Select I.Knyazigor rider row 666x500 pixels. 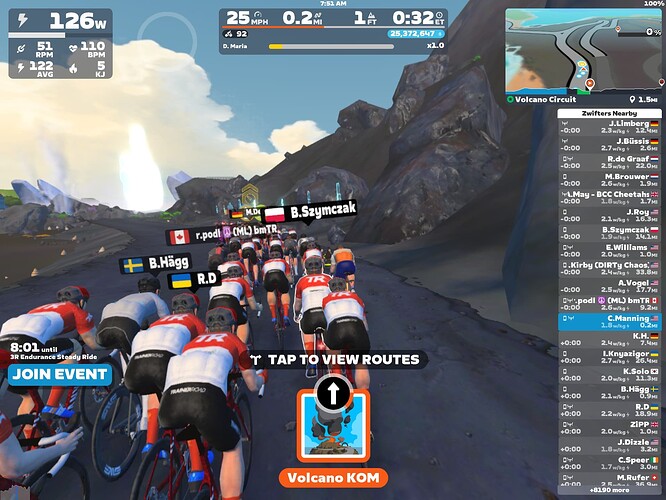(610, 357)
